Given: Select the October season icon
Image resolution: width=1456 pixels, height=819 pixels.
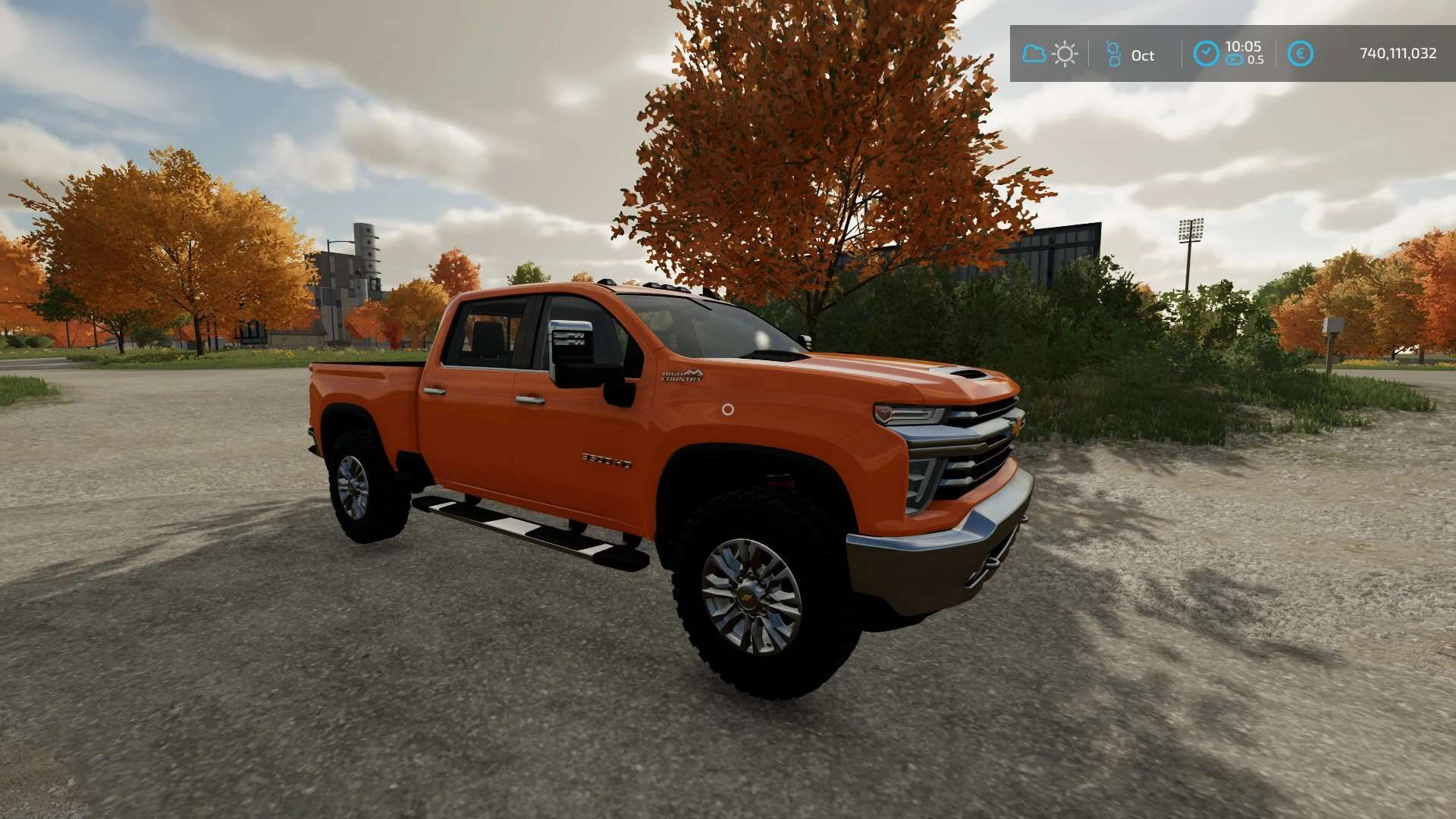Looking at the screenshot, I should click(1113, 54).
